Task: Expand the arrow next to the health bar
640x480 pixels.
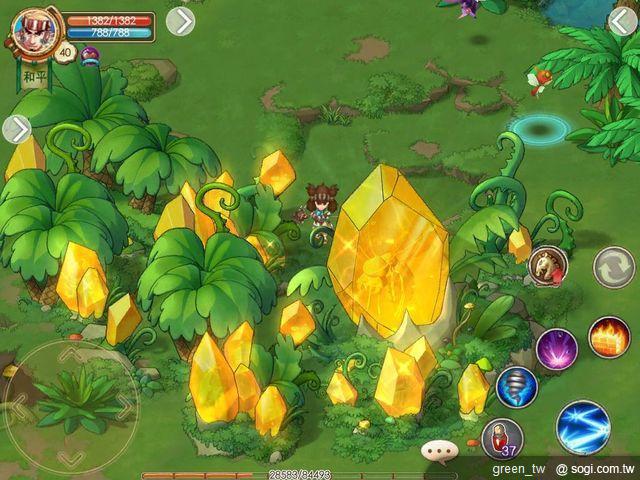Action: (x=180, y=20)
